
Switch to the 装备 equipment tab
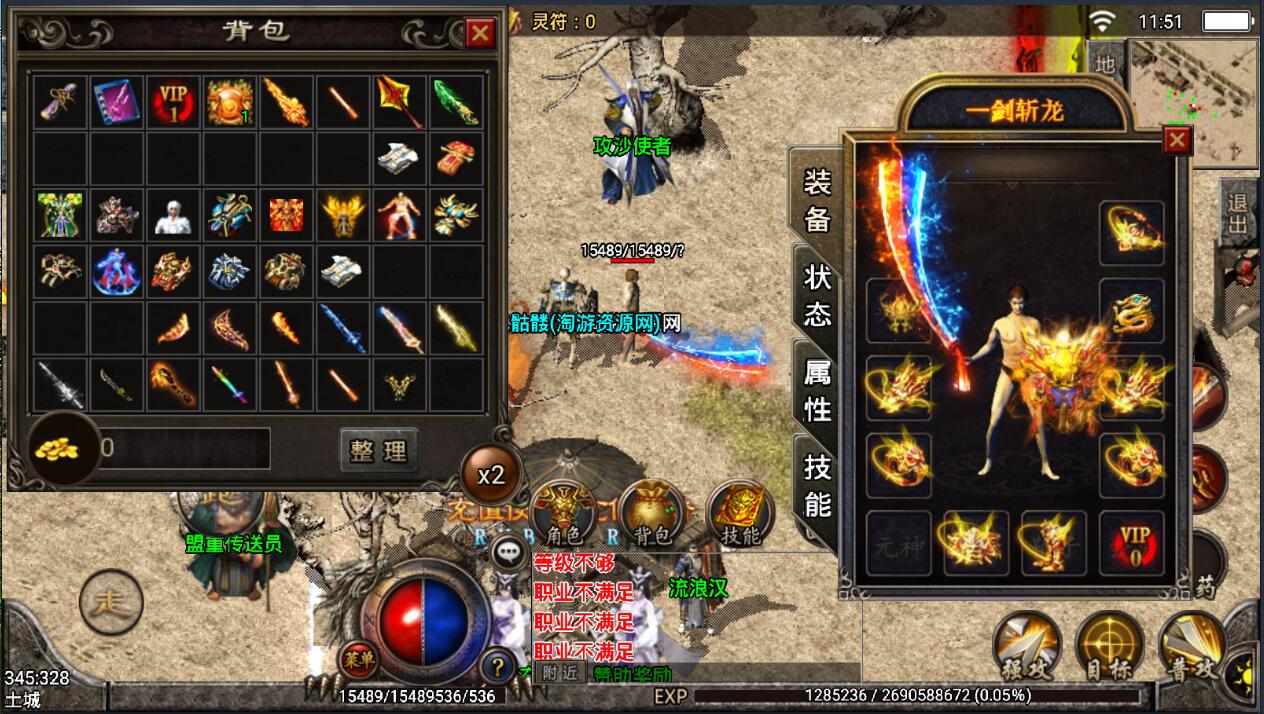tap(817, 200)
